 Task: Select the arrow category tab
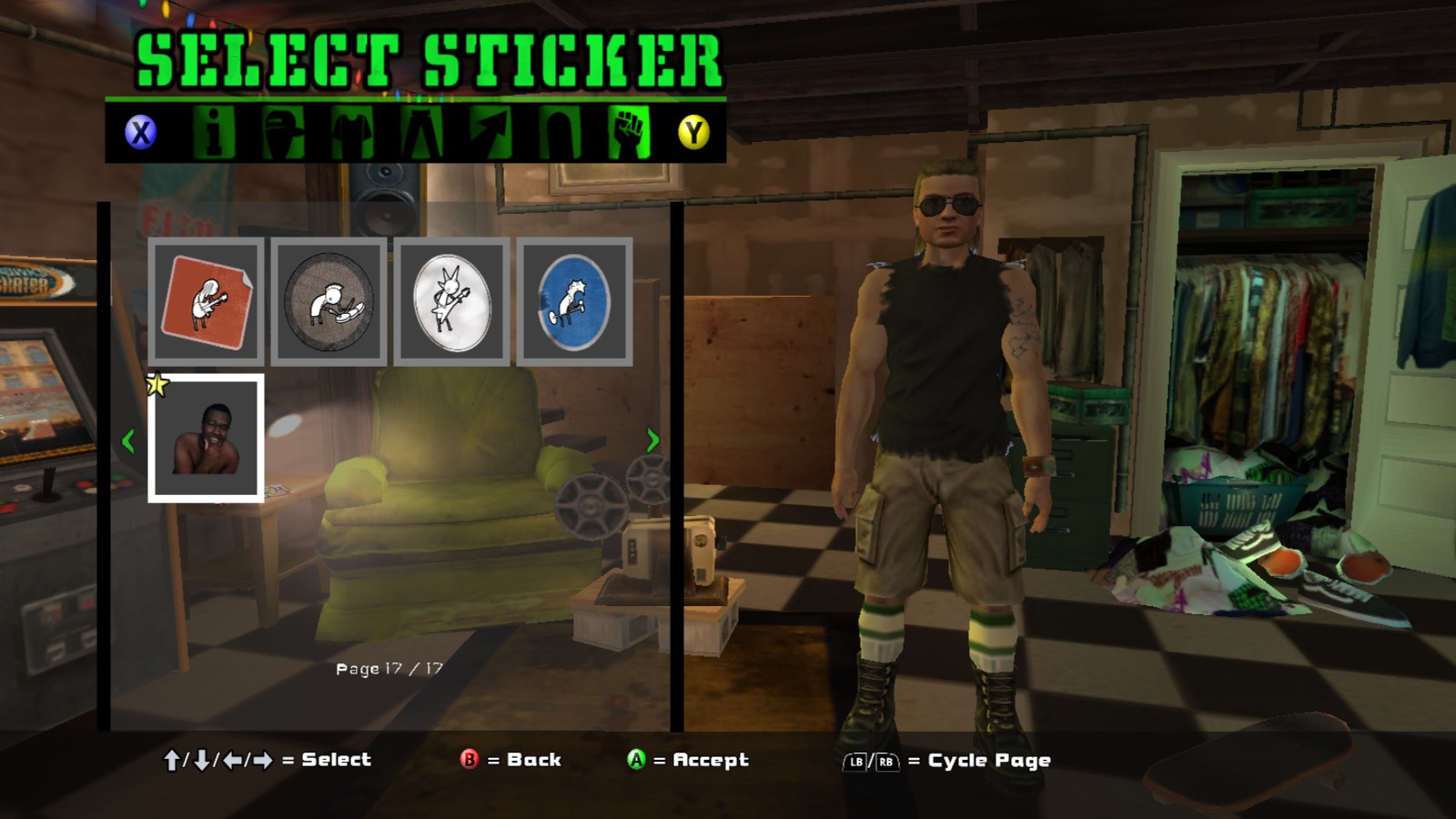490,133
